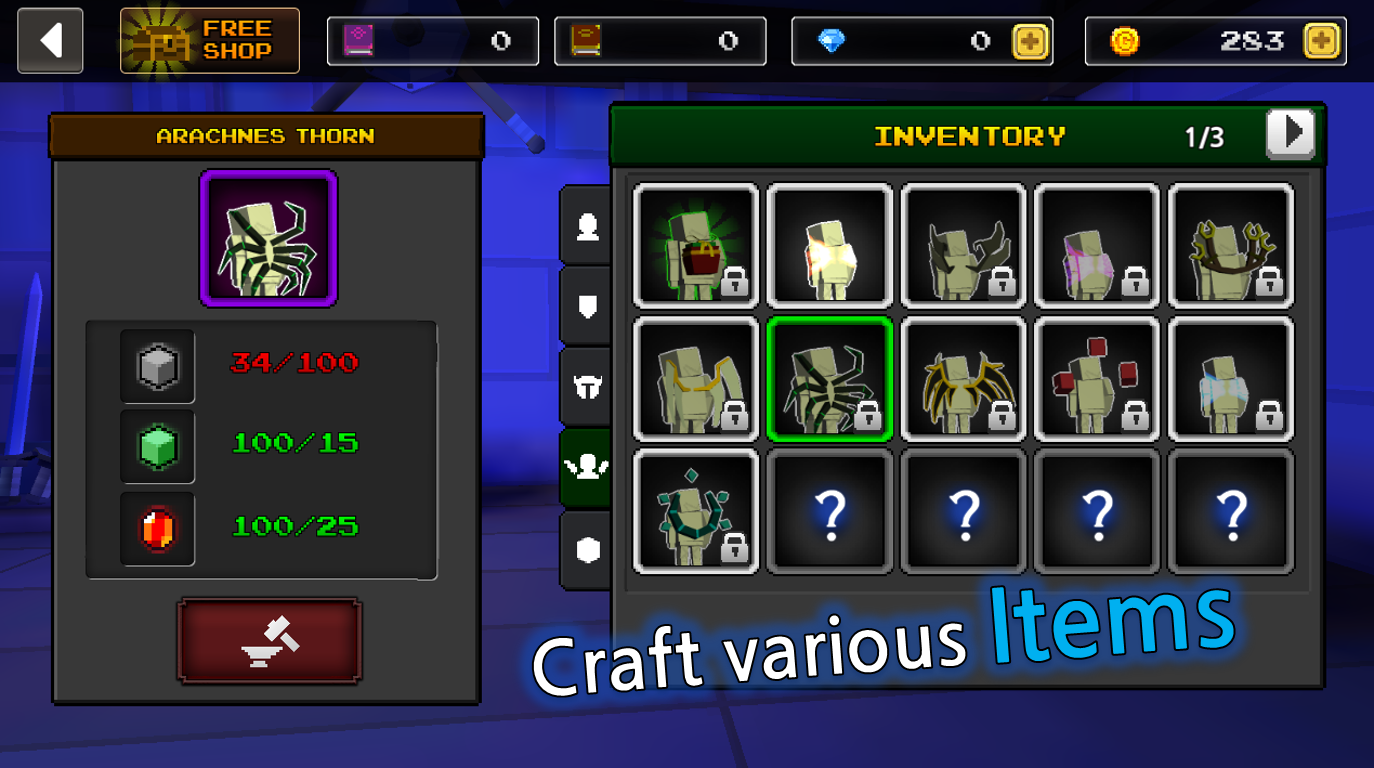
Task: Click the purple spellbook counter showing 0
Action: click(x=433, y=41)
